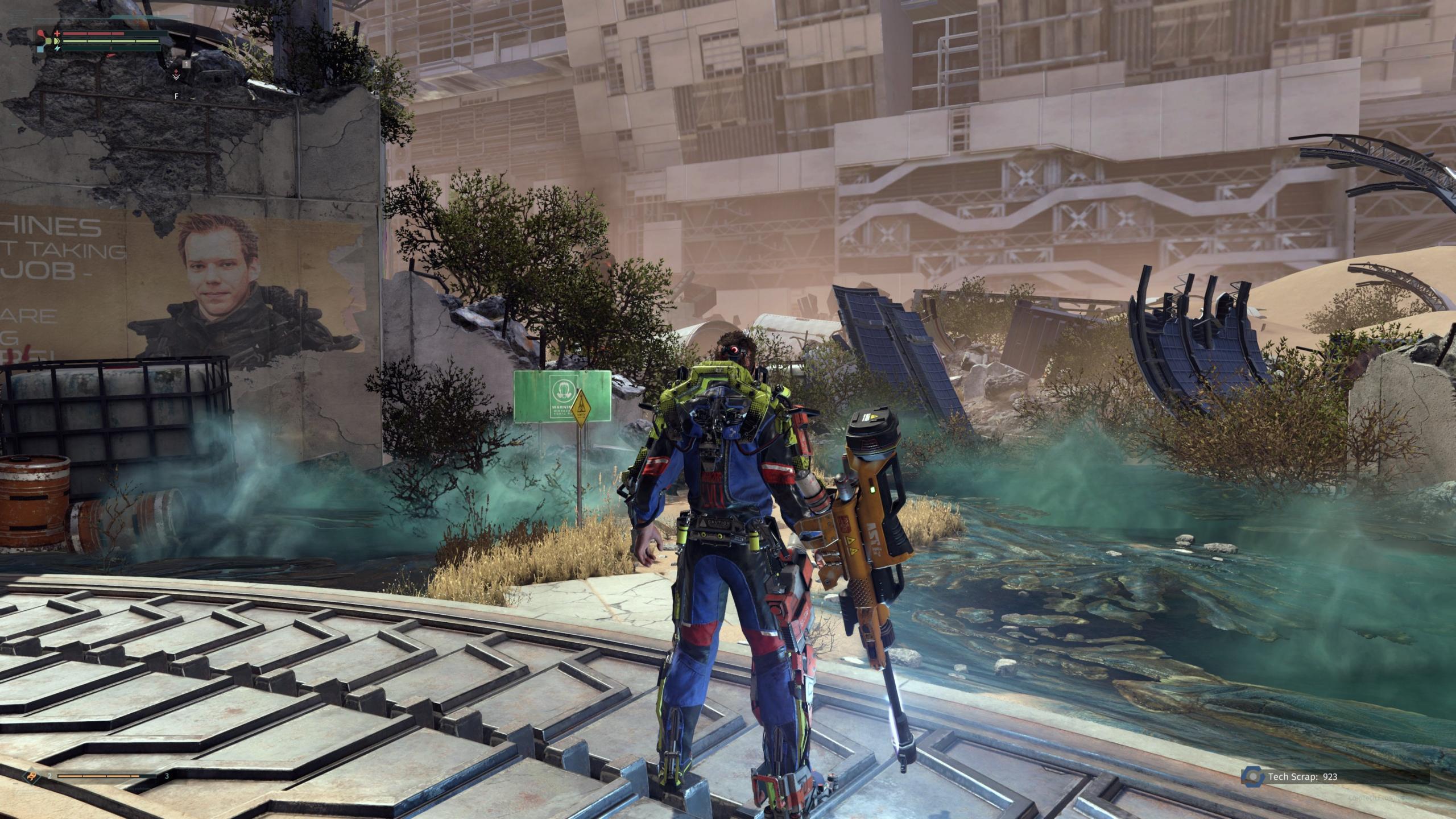1456x819 pixels.
Task: Click the orange injectable charge bar
Action: pyautogui.click(x=97, y=777)
